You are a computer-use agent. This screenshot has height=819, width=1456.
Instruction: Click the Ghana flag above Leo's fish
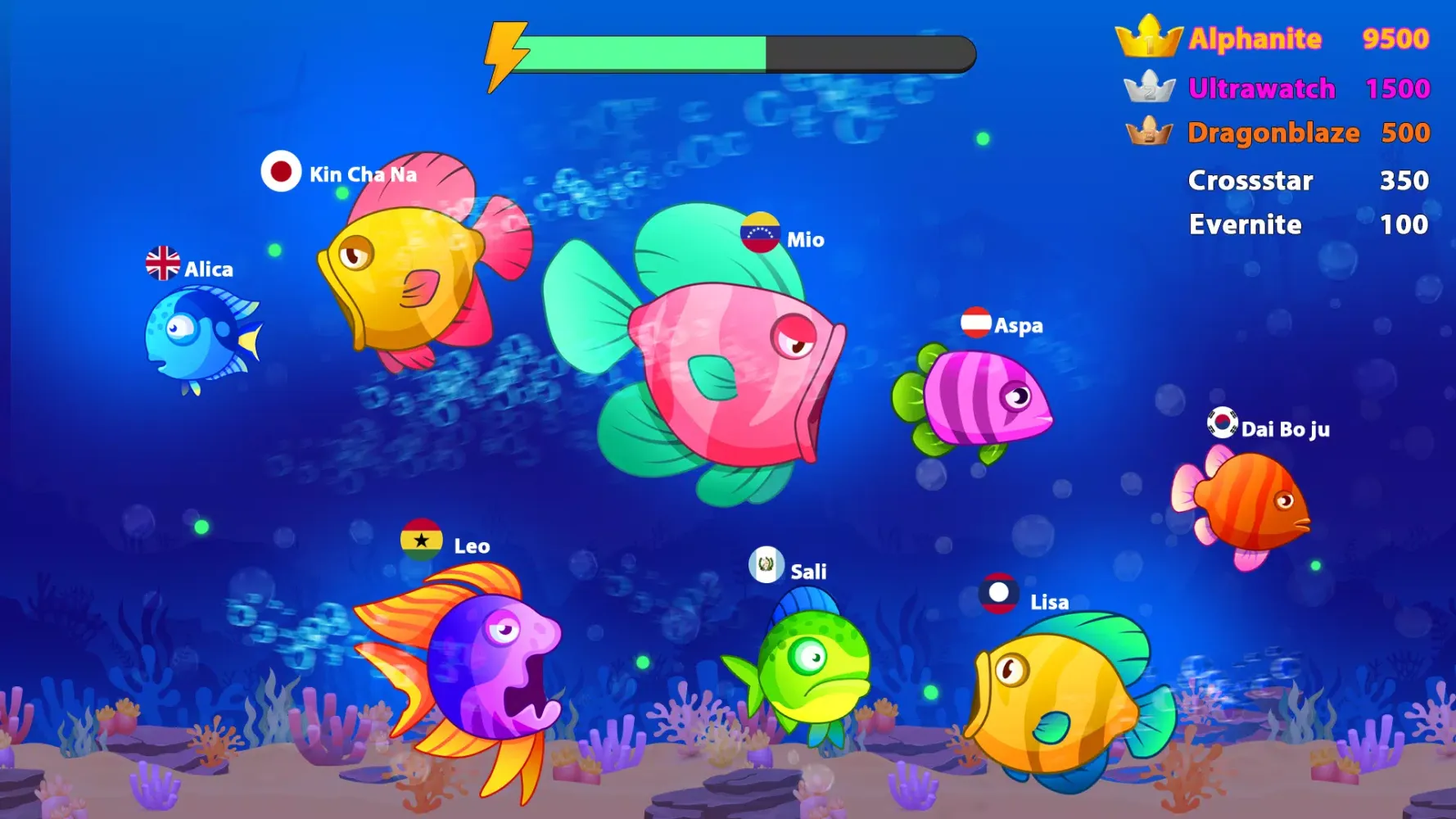(423, 541)
